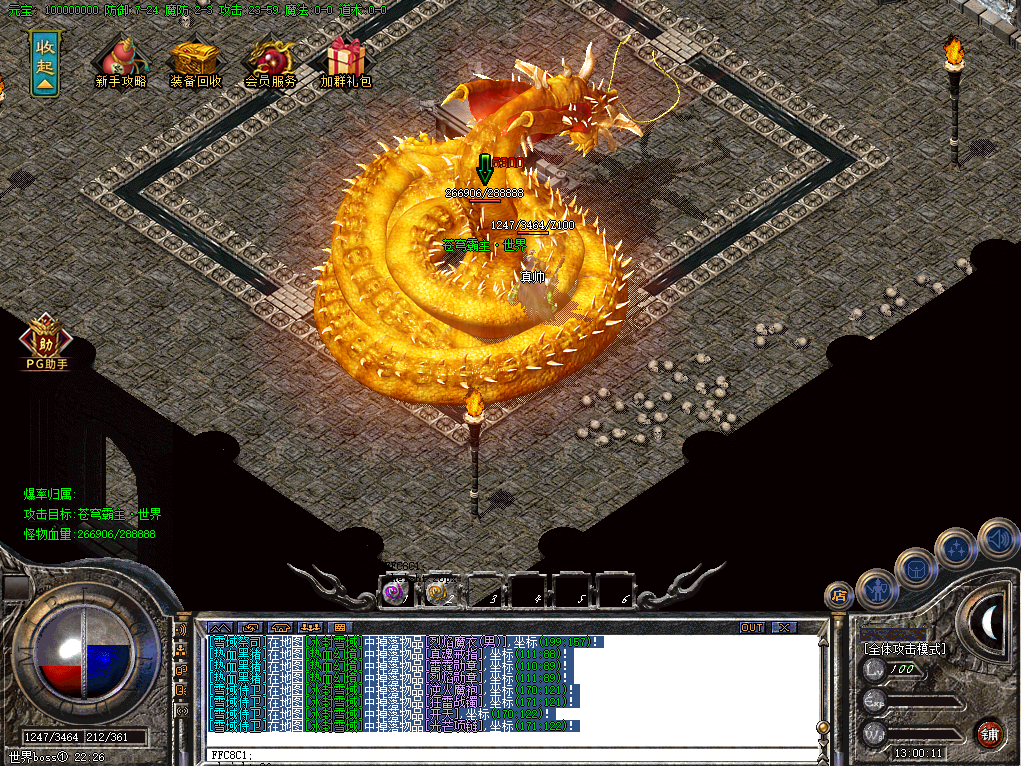Open the 会员服务 member services
The image size is (1021, 766).
point(270,62)
